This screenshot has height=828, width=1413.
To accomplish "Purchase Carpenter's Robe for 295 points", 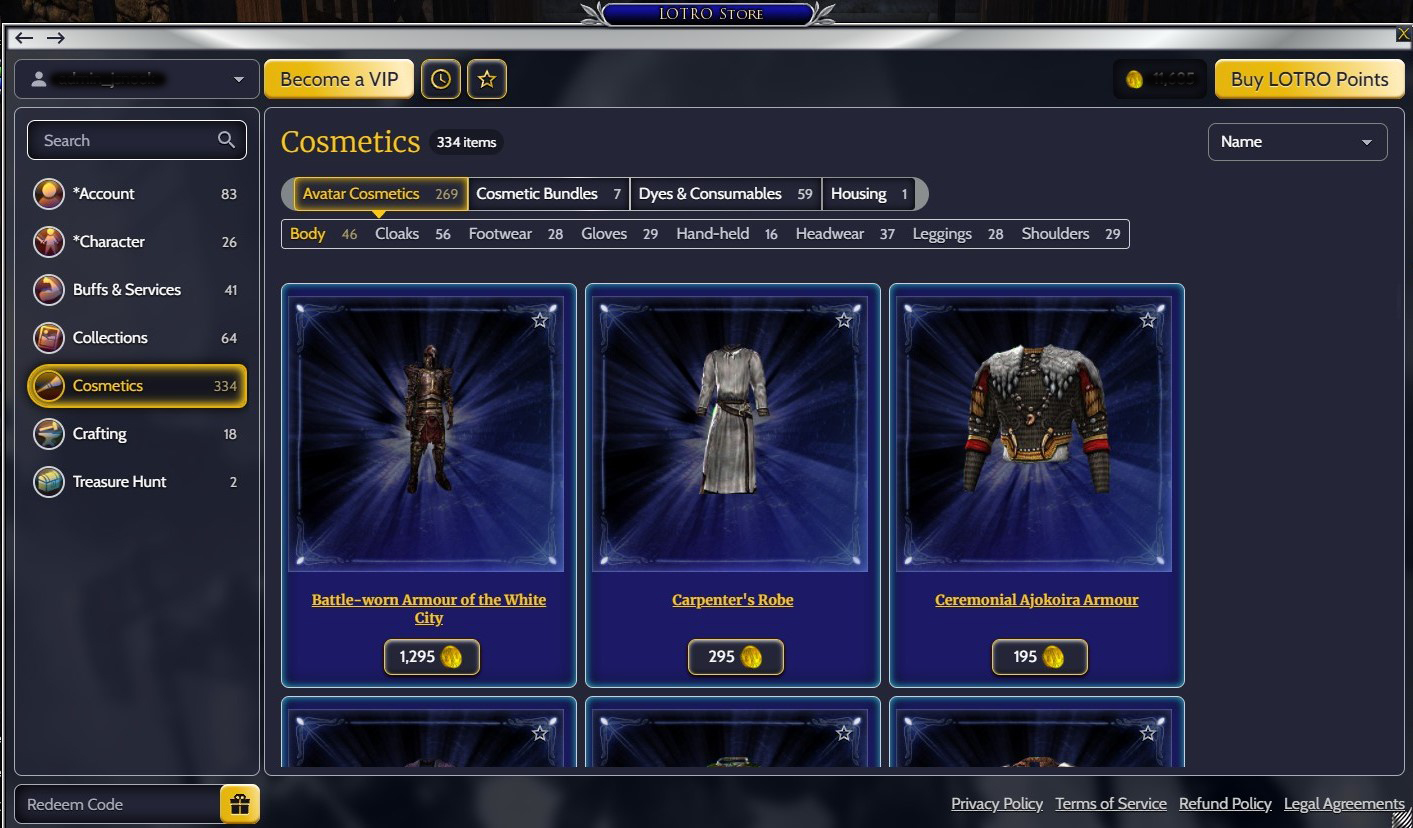I will tap(735, 657).
